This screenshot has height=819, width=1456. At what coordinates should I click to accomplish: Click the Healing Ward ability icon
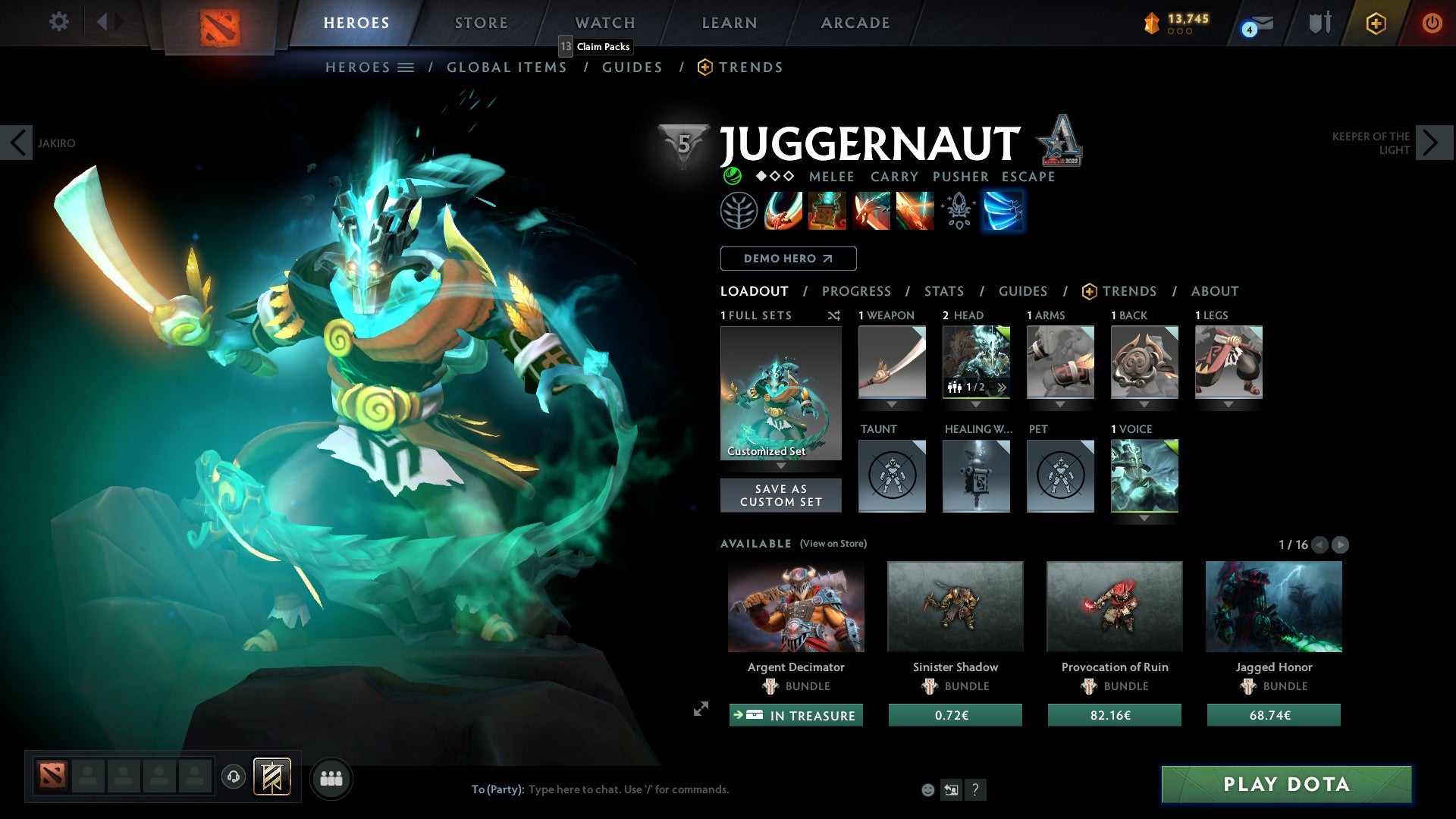pos(827,211)
